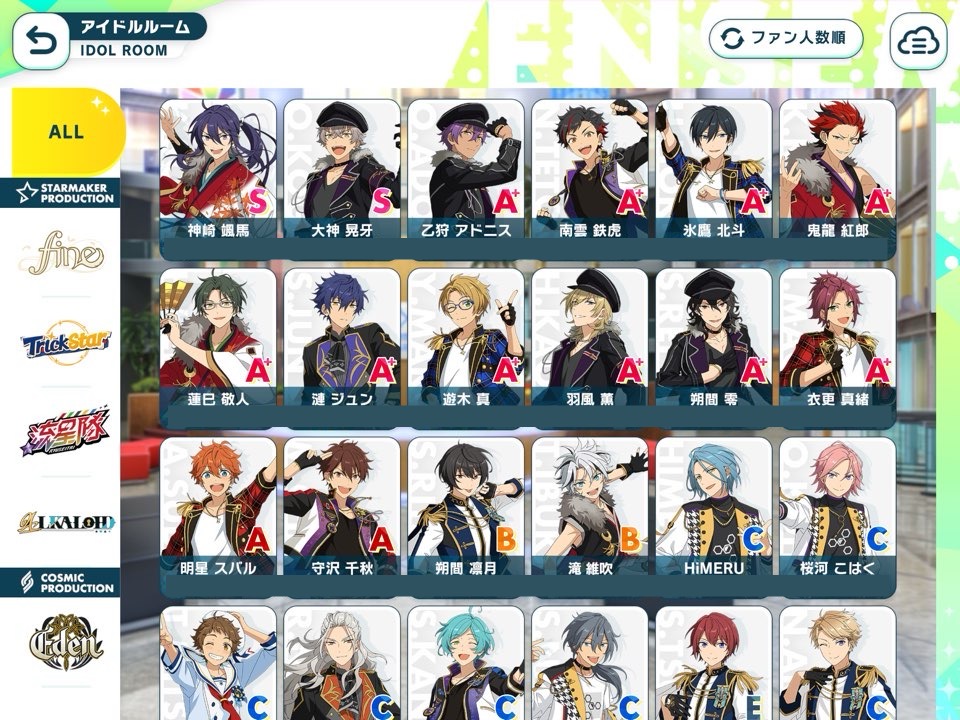Open the HiMERU idol card
This screenshot has height=720, width=960.
tap(714, 508)
